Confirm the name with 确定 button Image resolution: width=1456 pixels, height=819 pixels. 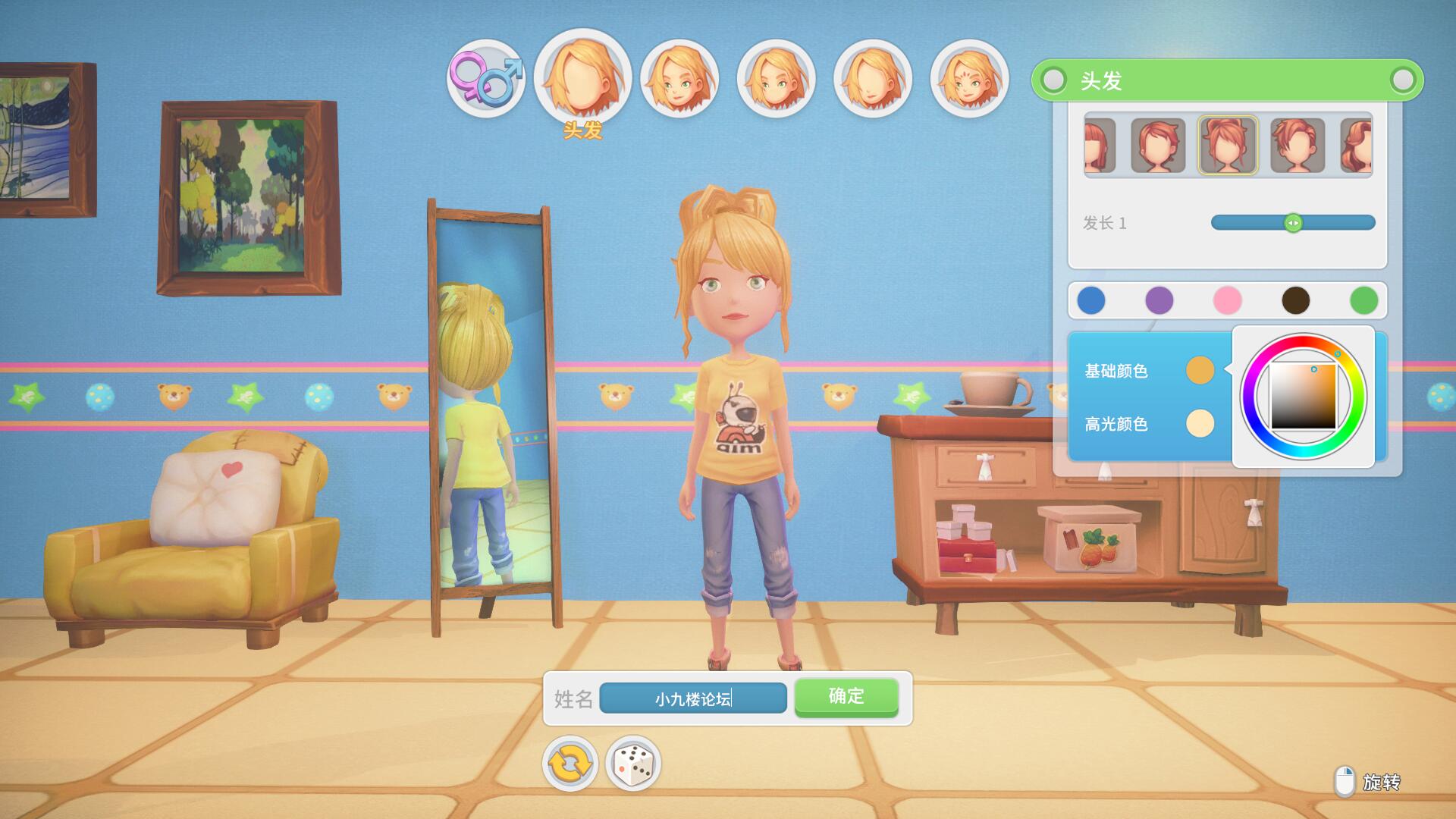point(846,697)
